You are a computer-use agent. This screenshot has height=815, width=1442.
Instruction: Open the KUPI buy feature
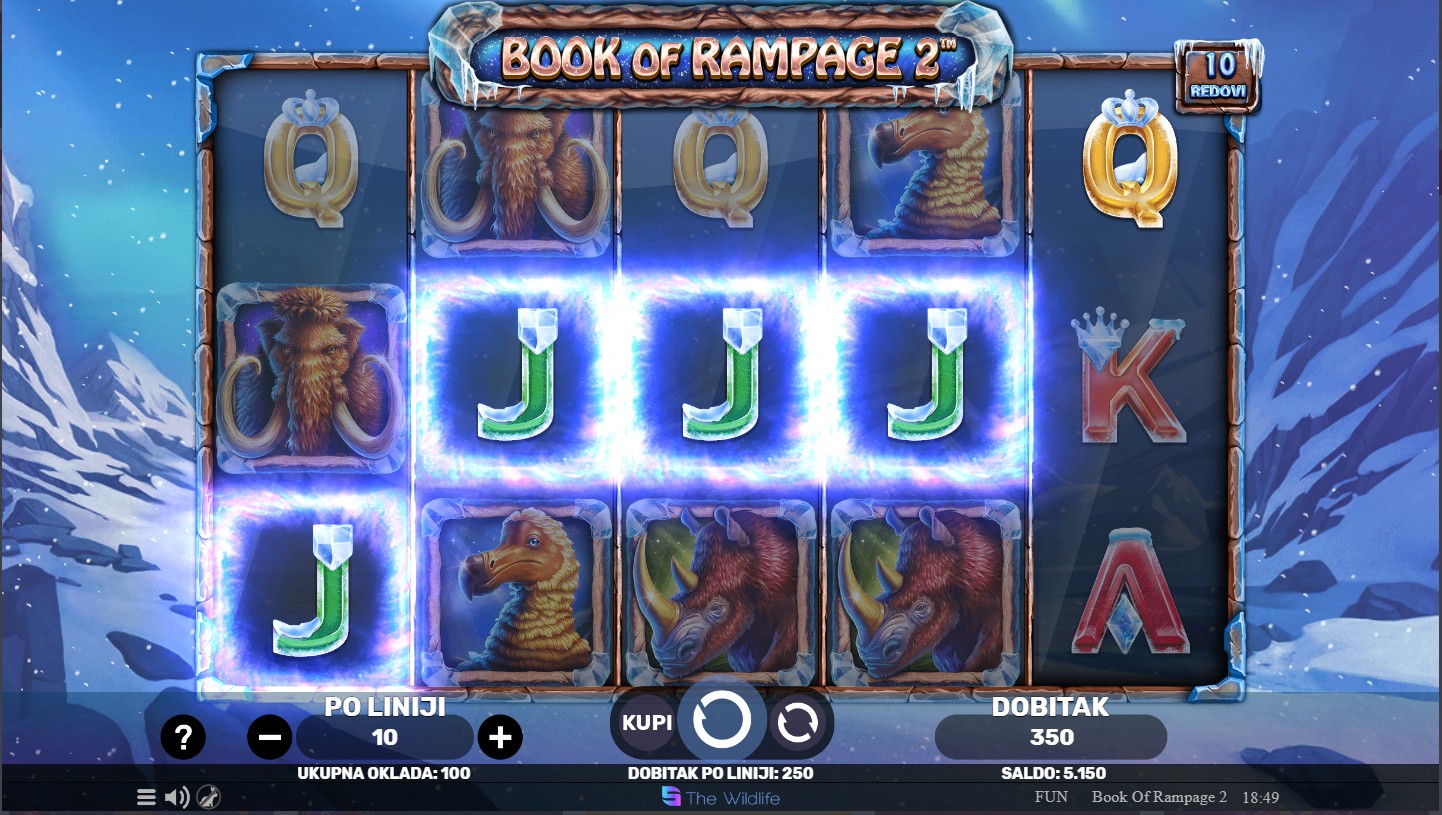pos(647,722)
